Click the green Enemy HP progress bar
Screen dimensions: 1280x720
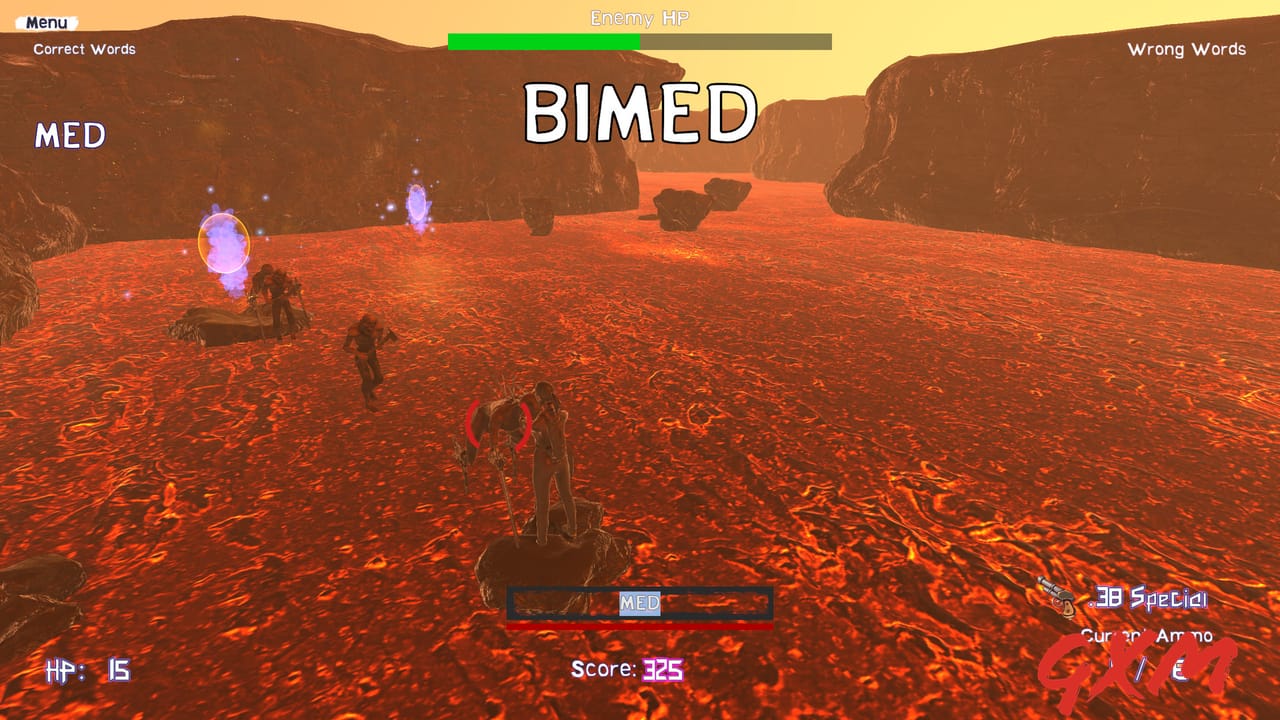click(x=545, y=41)
